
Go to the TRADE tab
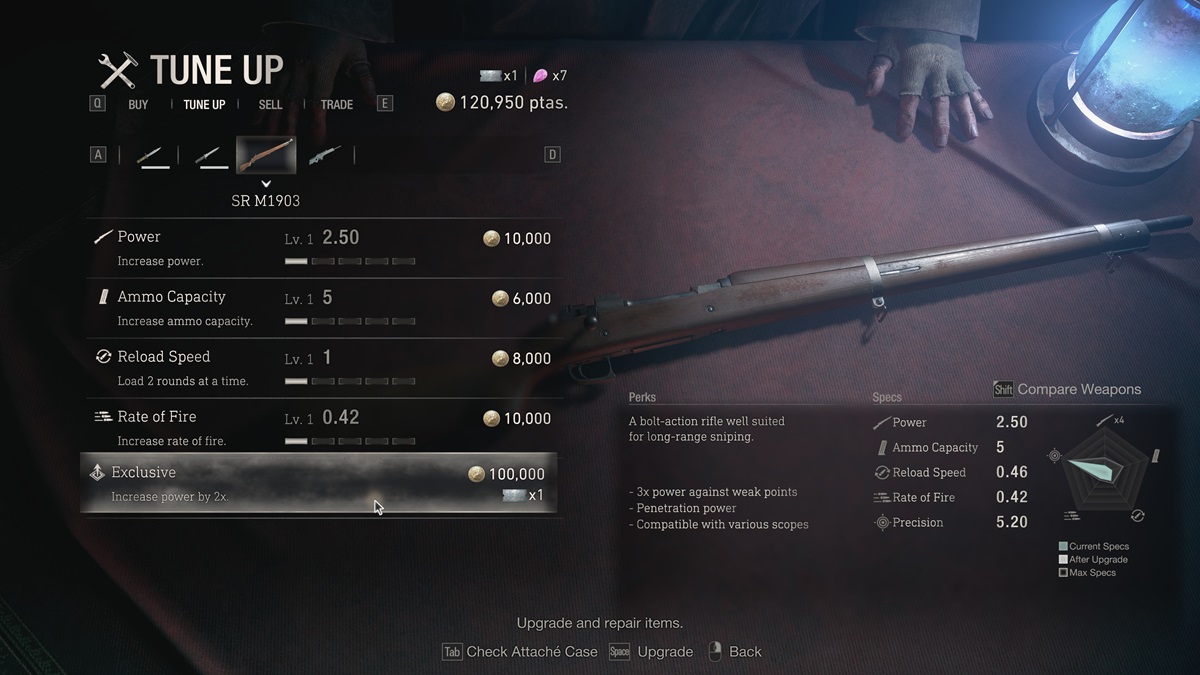coord(336,104)
